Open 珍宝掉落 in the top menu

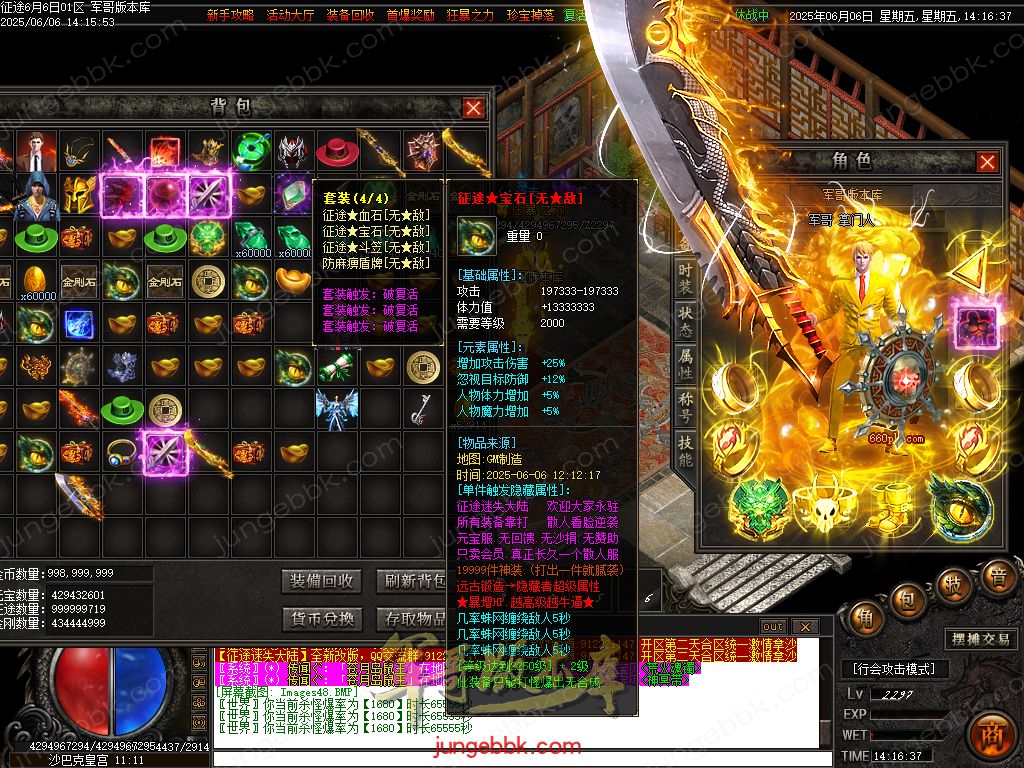click(x=530, y=16)
